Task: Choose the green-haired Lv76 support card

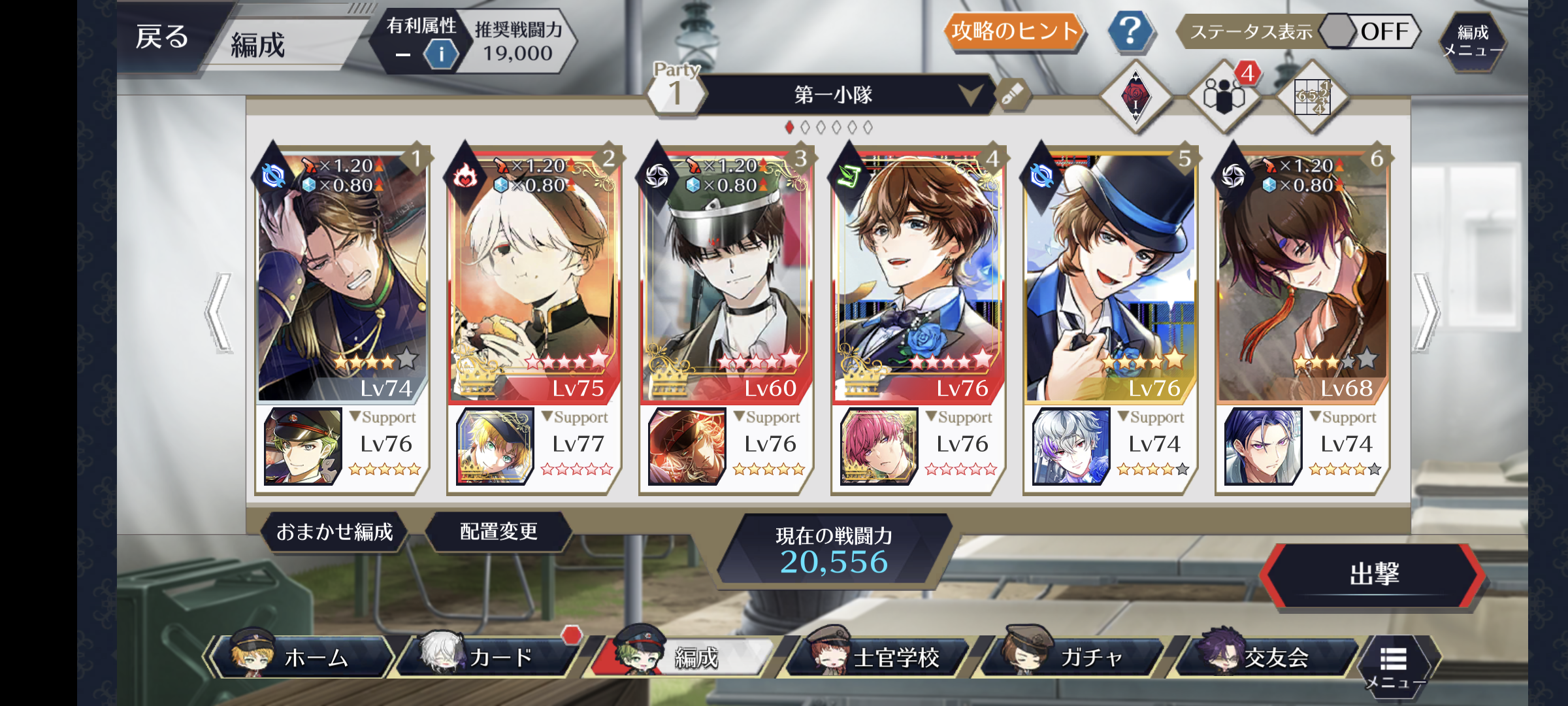Action: pos(303,446)
